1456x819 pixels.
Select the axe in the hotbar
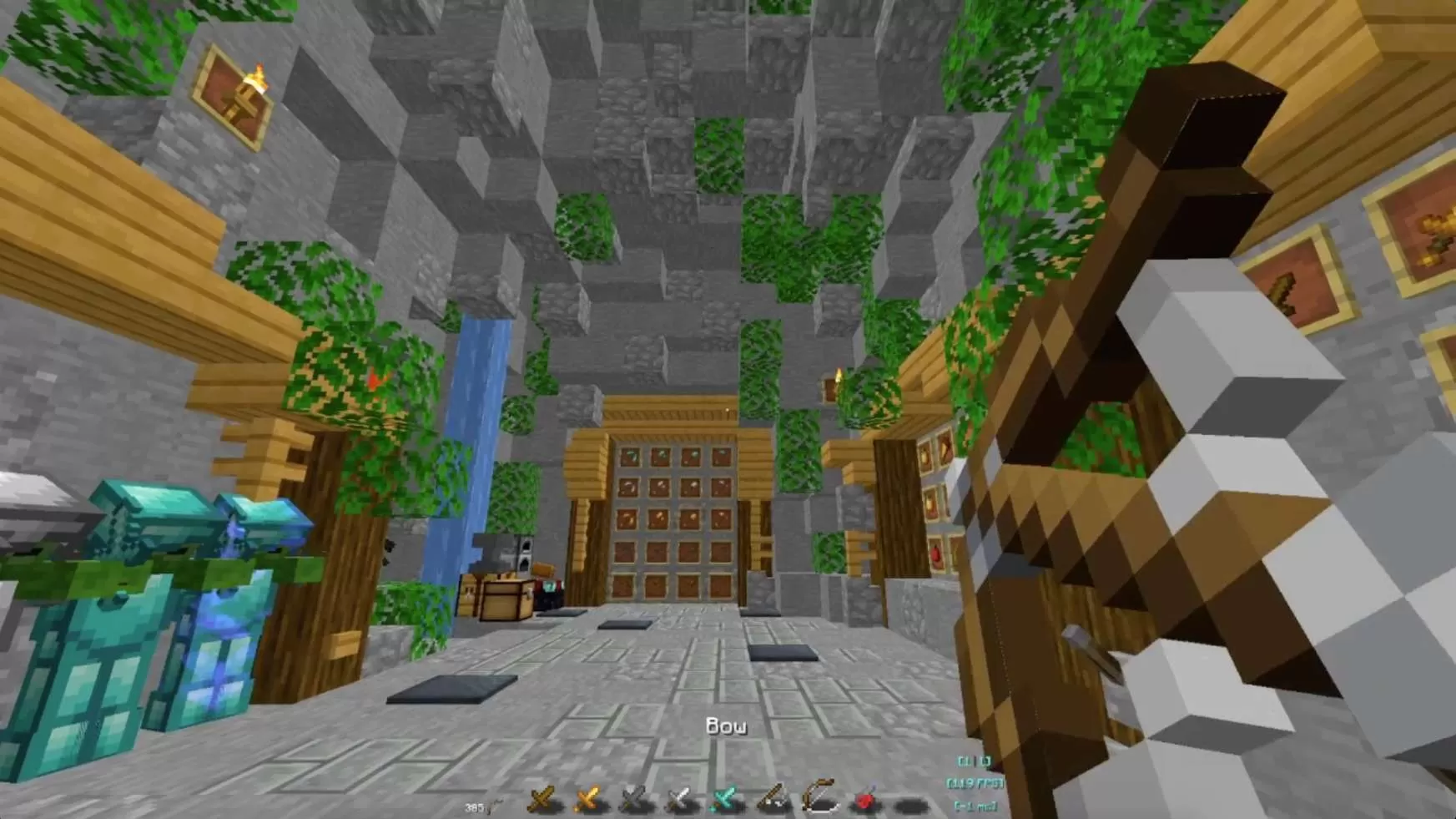770,800
